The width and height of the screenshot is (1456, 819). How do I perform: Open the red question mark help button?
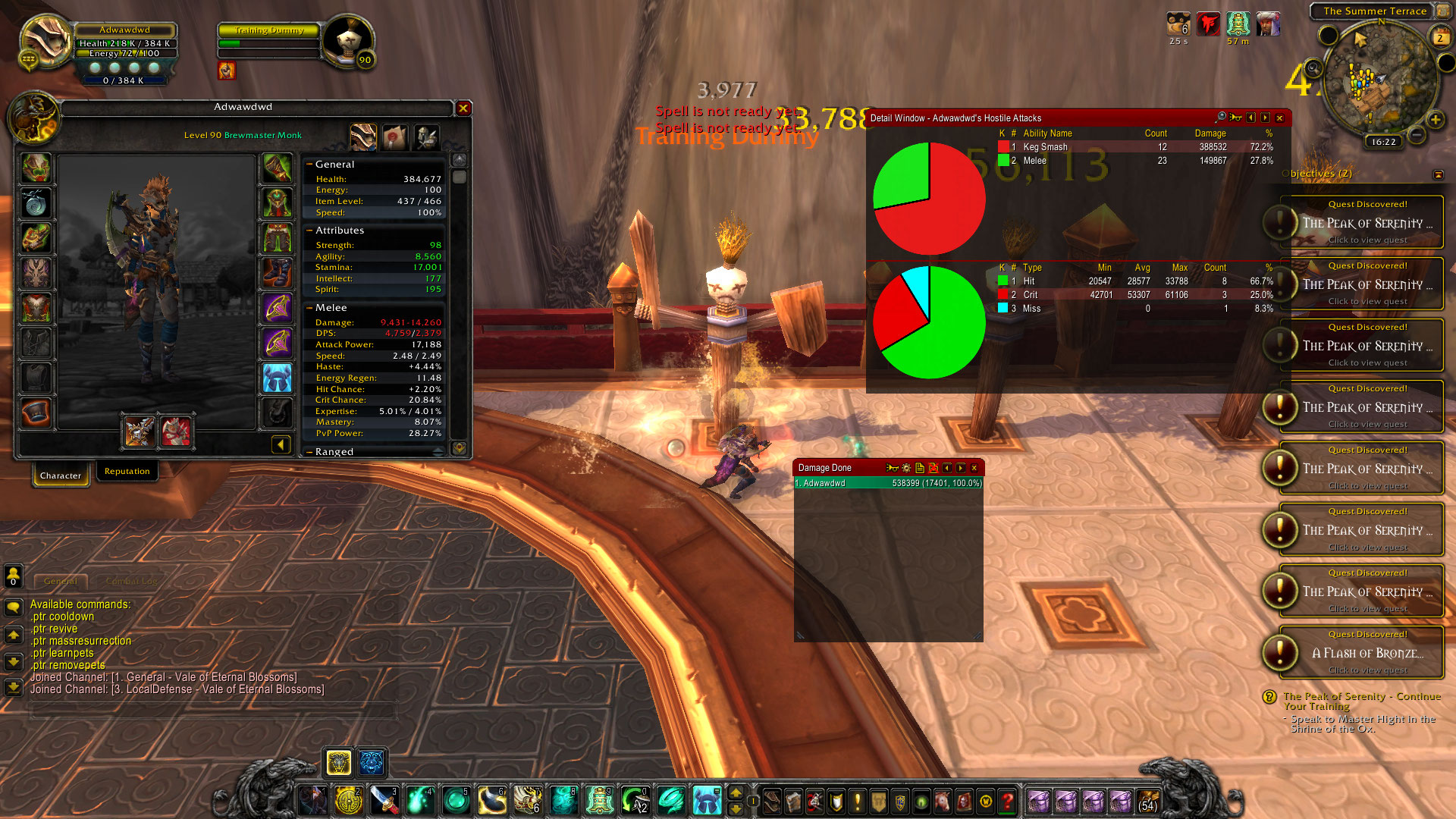point(1007,801)
